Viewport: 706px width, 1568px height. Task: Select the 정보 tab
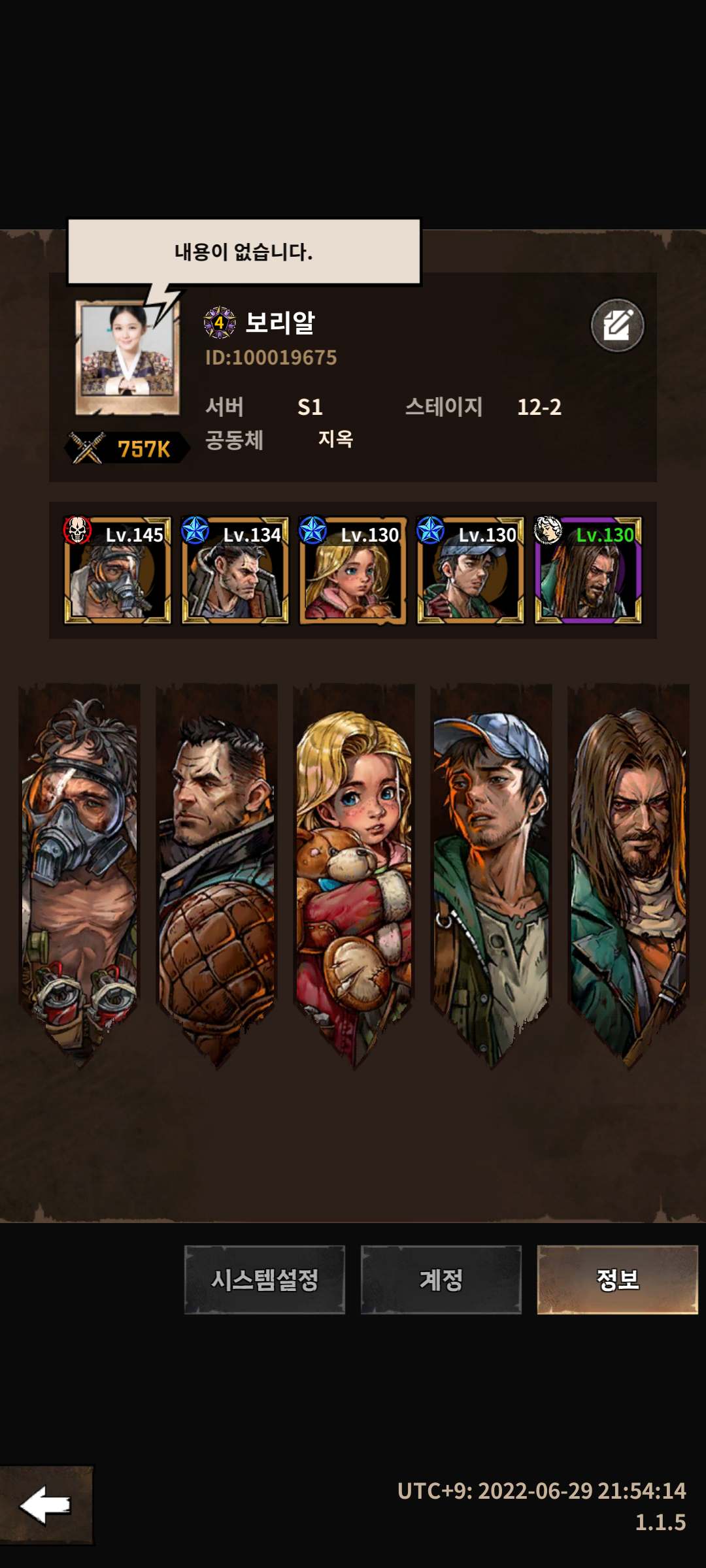point(617,1279)
